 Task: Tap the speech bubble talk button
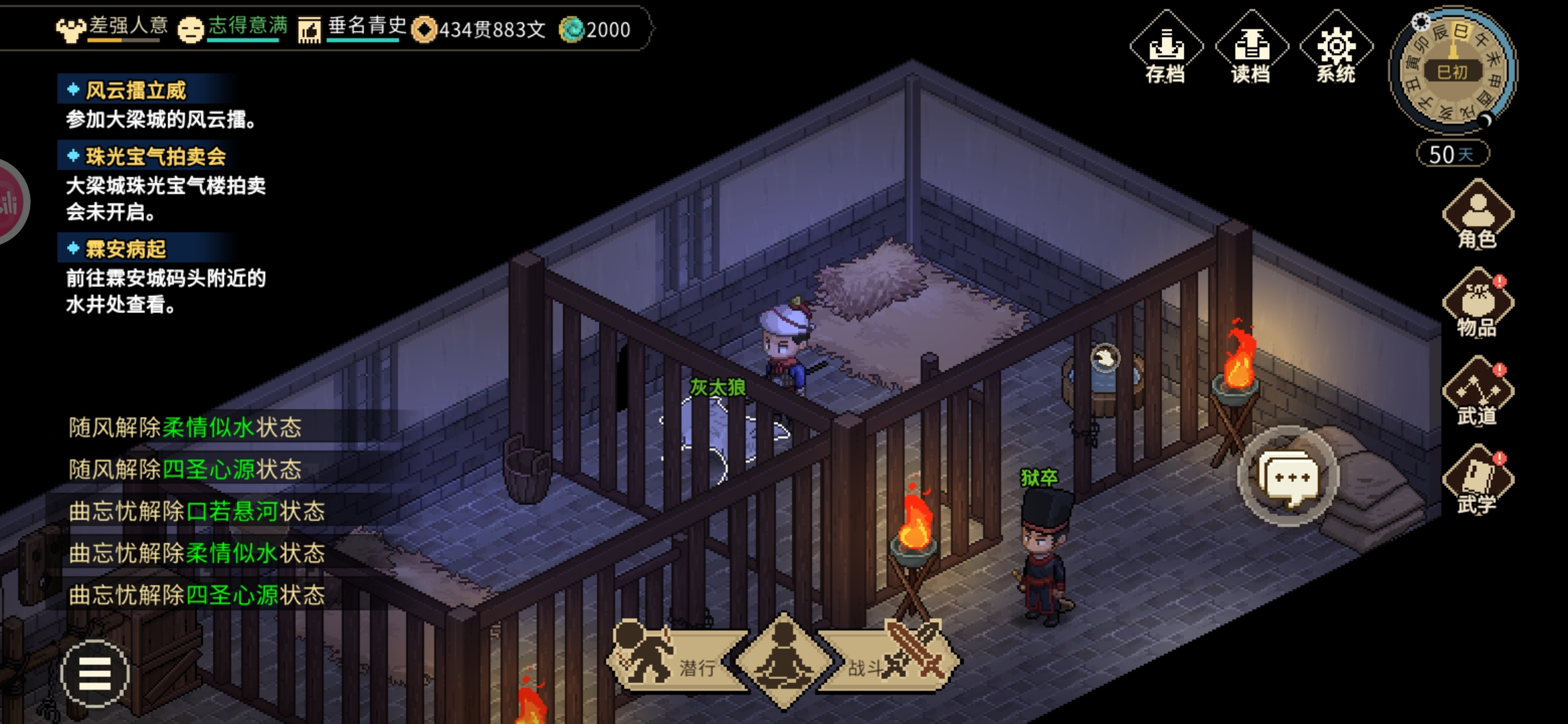(1287, 477)
